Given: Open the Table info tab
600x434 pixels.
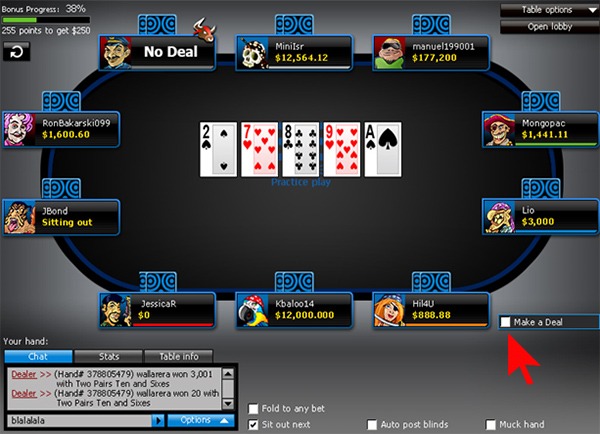Looking at the screenshot, I should pyautogui.click(x=179, y=356).
